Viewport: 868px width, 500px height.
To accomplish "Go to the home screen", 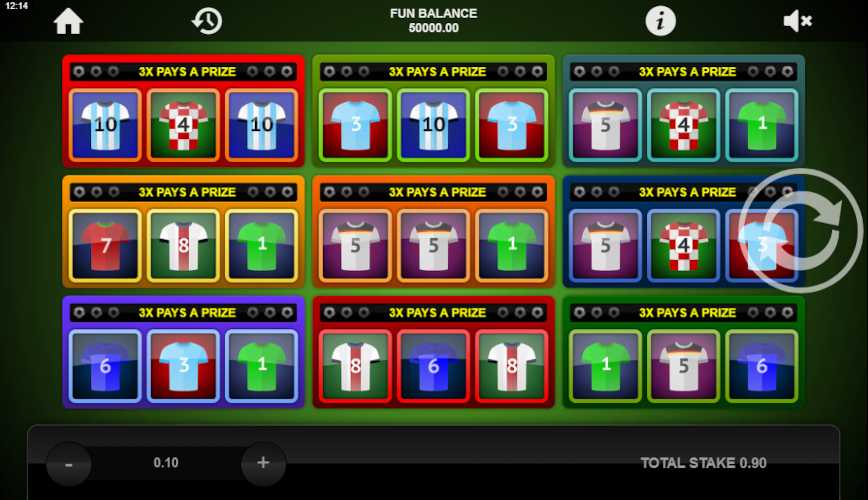I will tap(68, 20).
